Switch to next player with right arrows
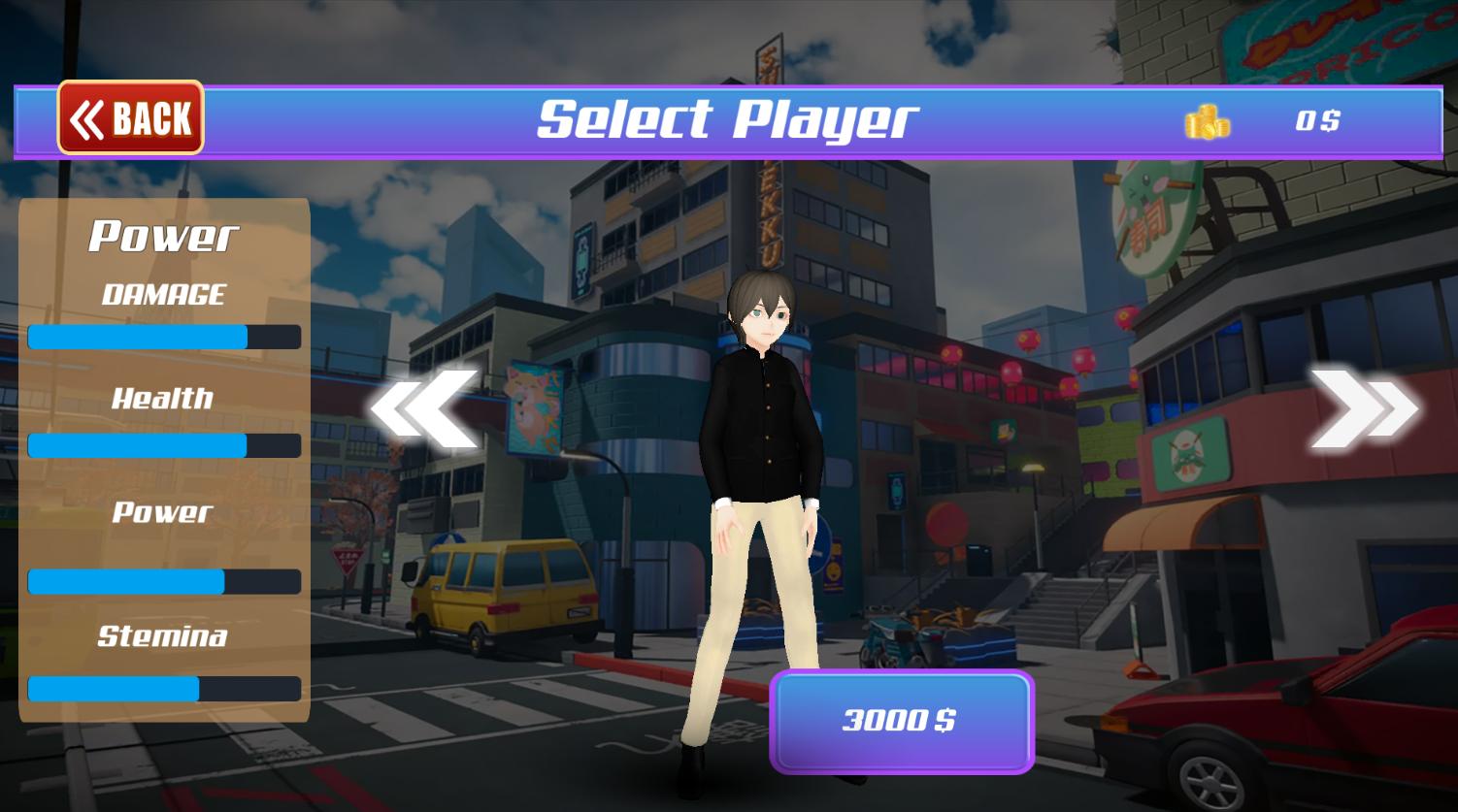 tap(1364, 408)
